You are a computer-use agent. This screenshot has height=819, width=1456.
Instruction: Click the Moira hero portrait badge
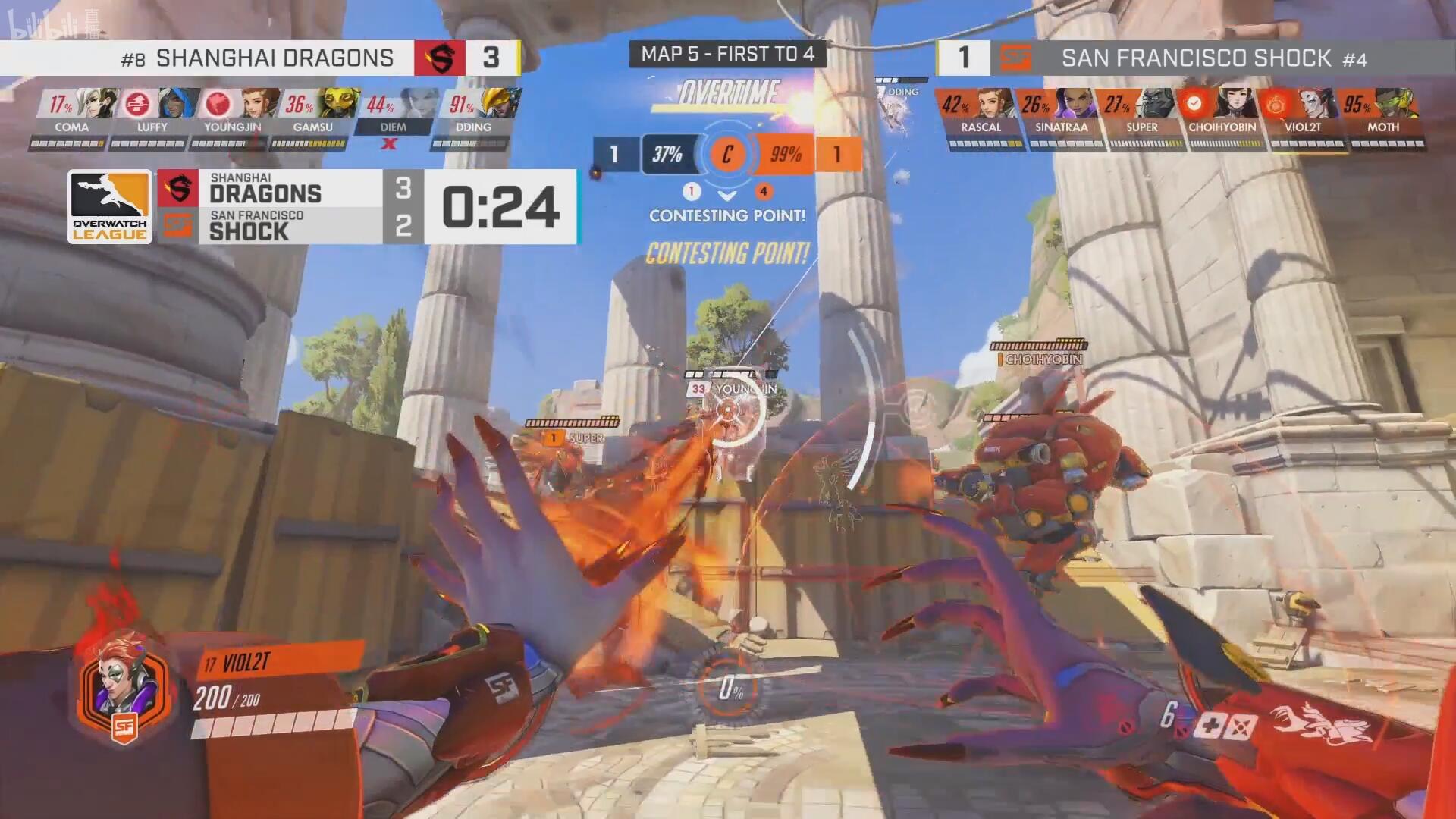click(124, 689)
